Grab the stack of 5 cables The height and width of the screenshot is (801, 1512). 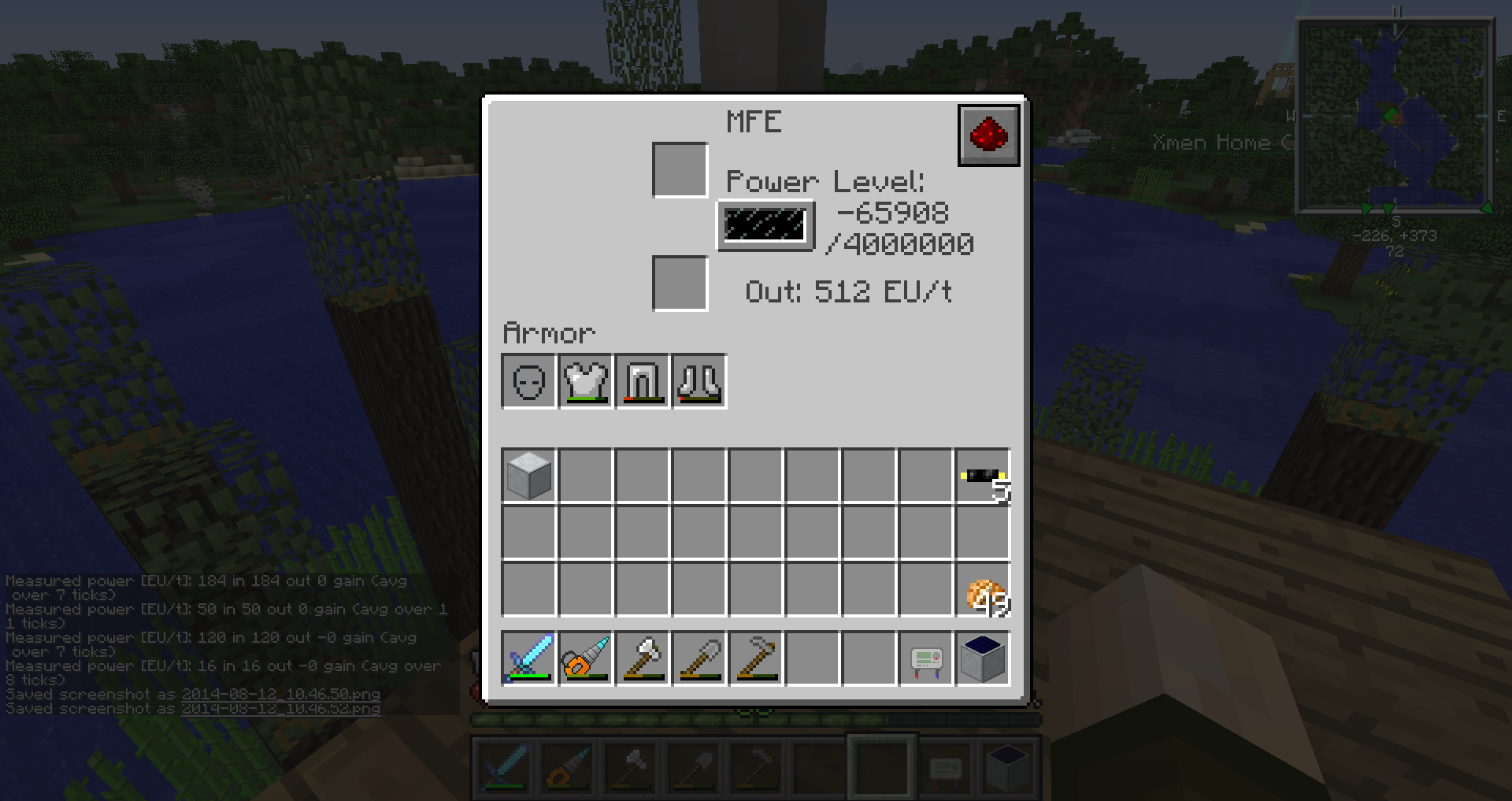pyautogui.click(x=983, y=476)
